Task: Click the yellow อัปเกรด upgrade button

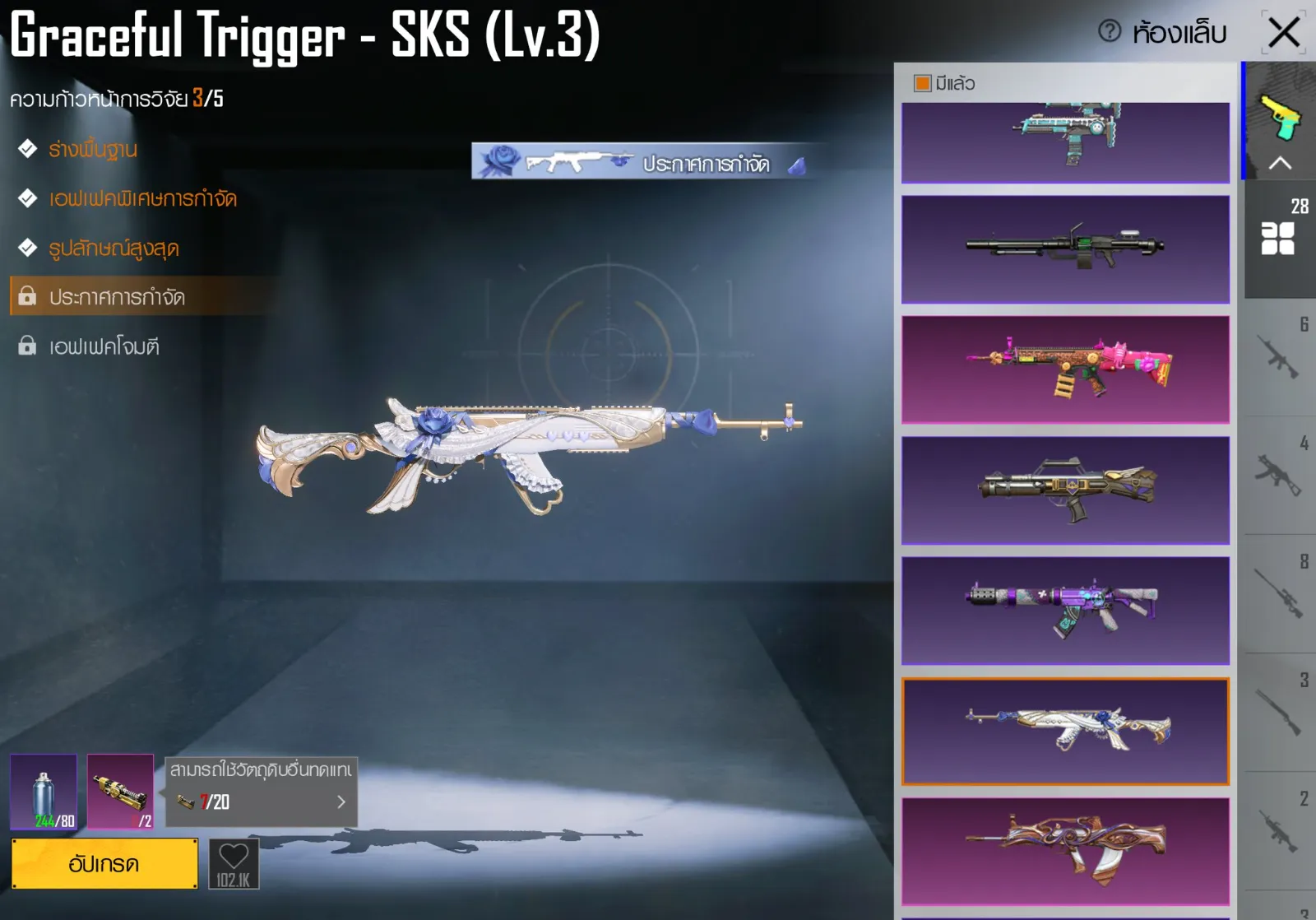Action: coord(104,864)
